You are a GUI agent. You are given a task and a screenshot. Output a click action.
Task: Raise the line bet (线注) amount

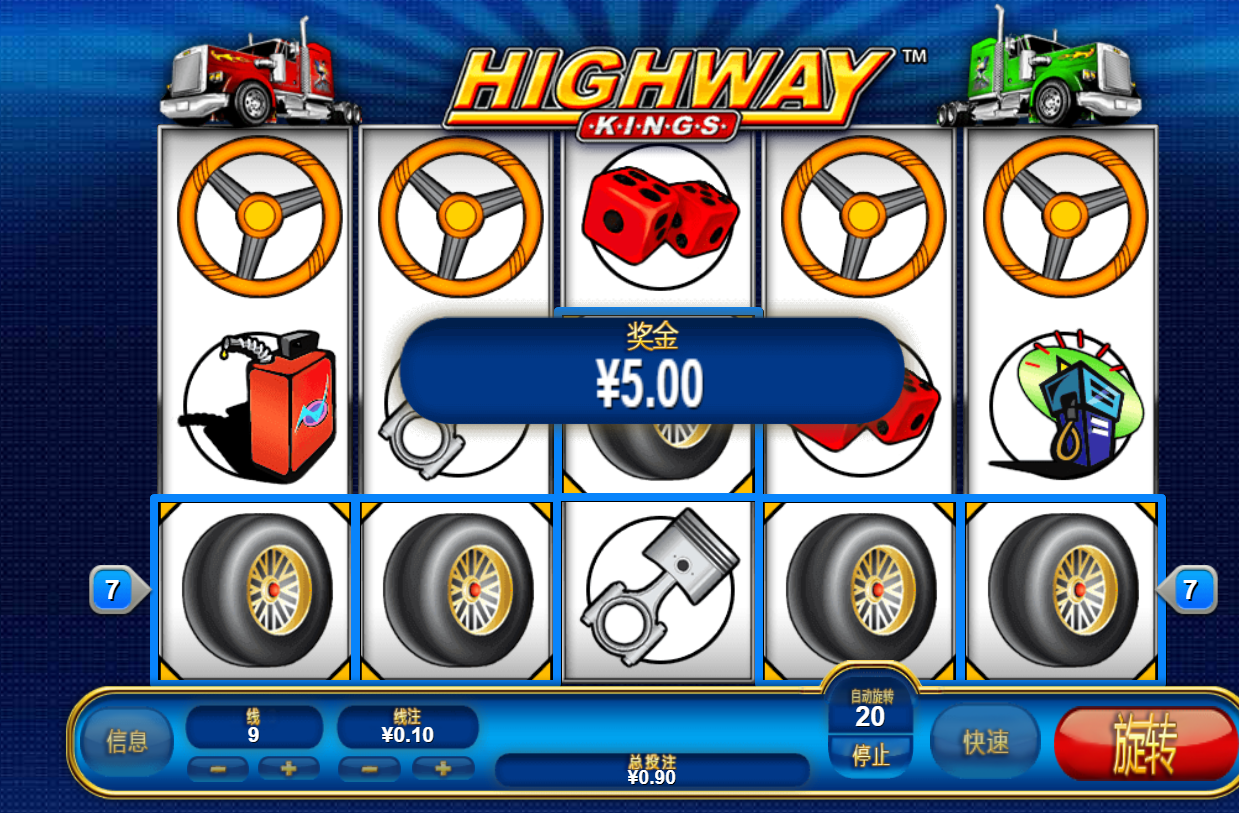pyautogui.click(x=442, y=769)
